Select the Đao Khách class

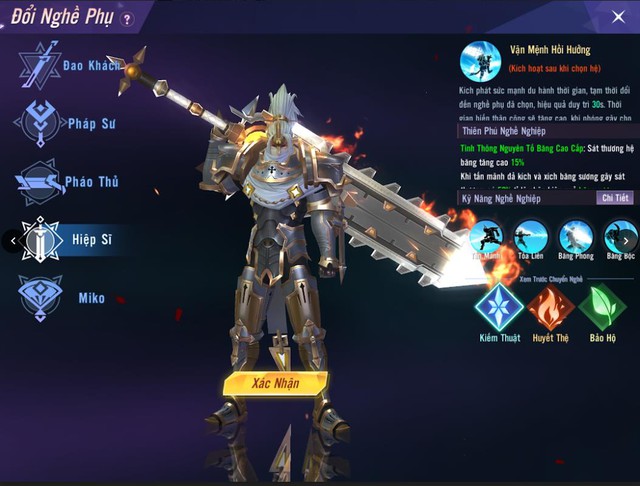pyautogui.click(x=60, y=64)
